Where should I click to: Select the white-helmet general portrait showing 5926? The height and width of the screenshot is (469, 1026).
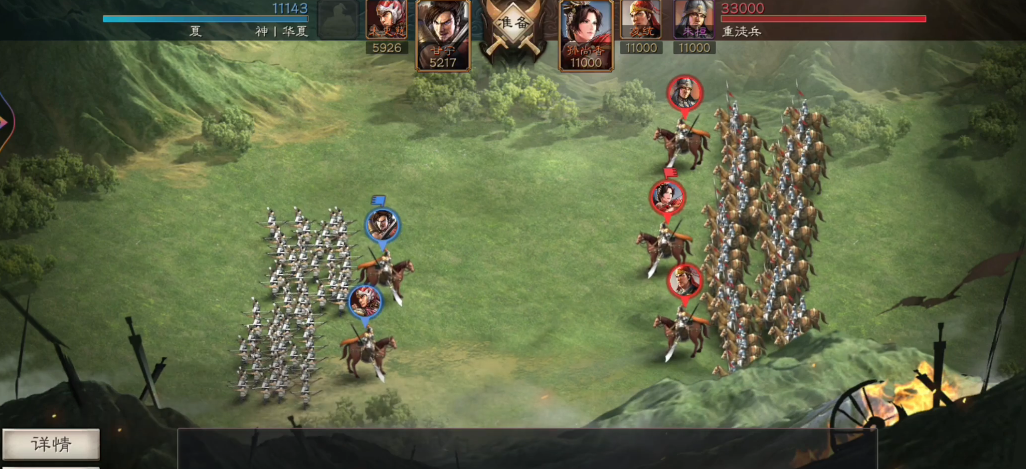pyautogui.click(x=386, y=21)
